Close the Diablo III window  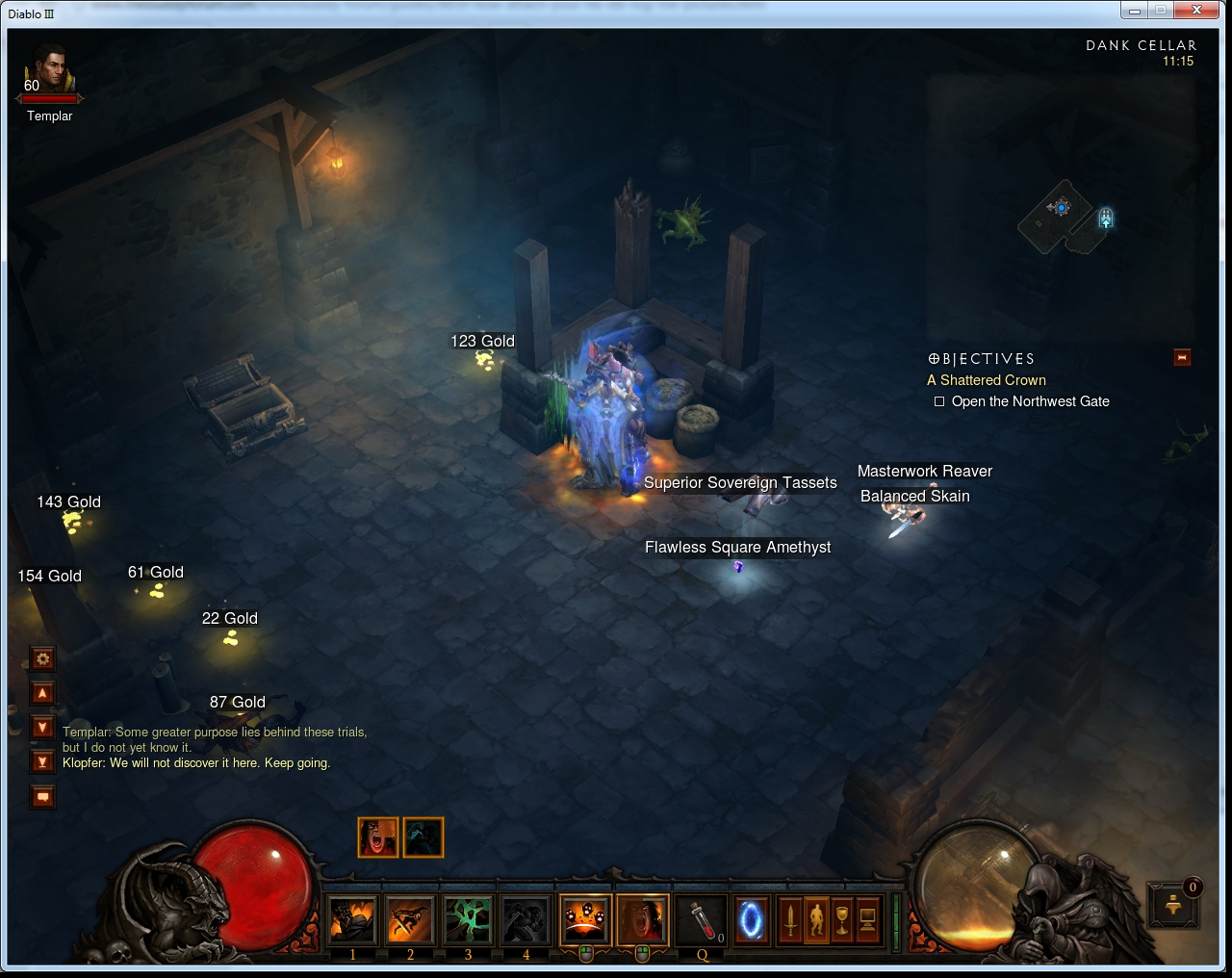tap(1196, 11)
